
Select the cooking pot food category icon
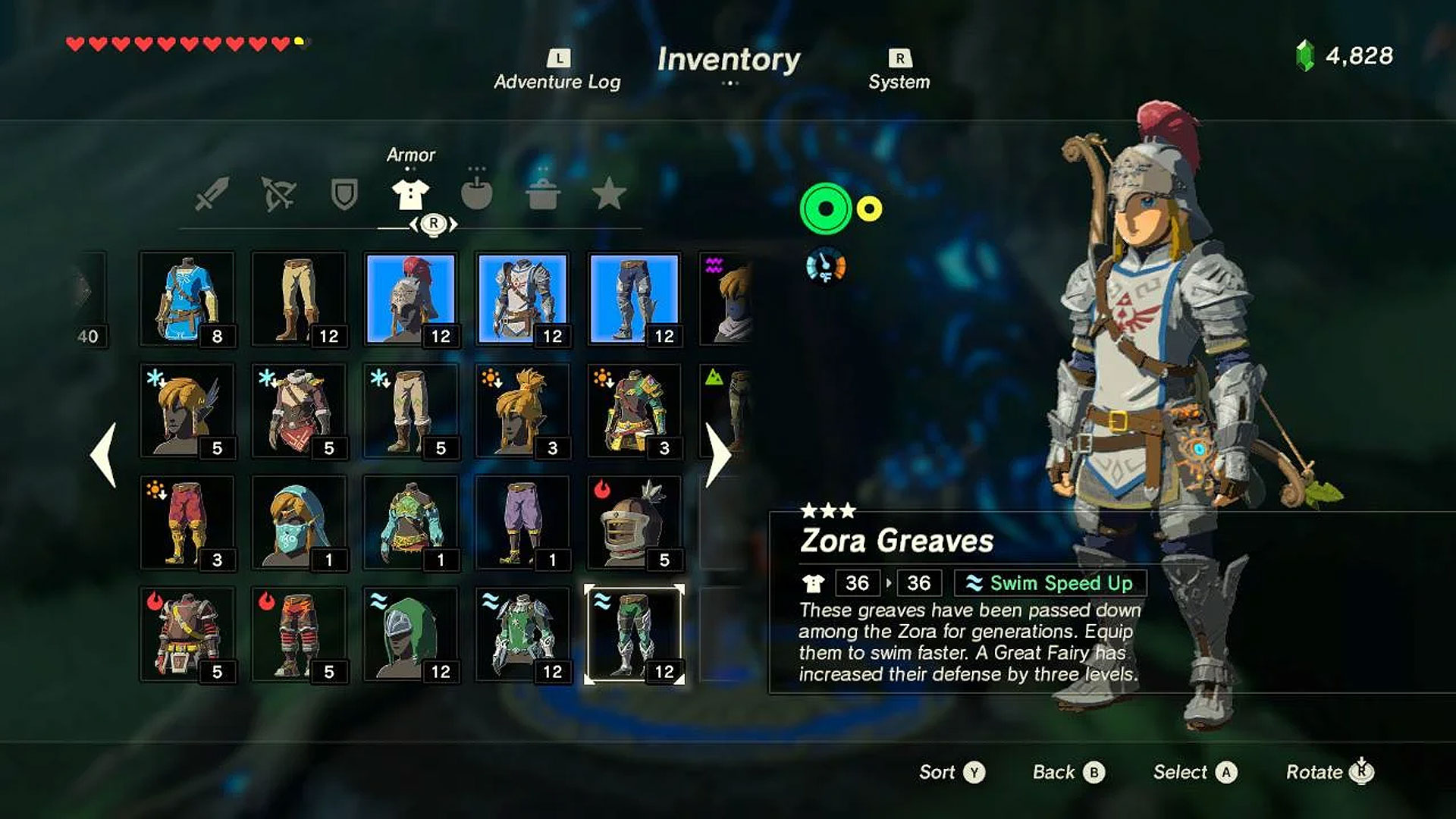pyautogui.click(x=544, y=195)
